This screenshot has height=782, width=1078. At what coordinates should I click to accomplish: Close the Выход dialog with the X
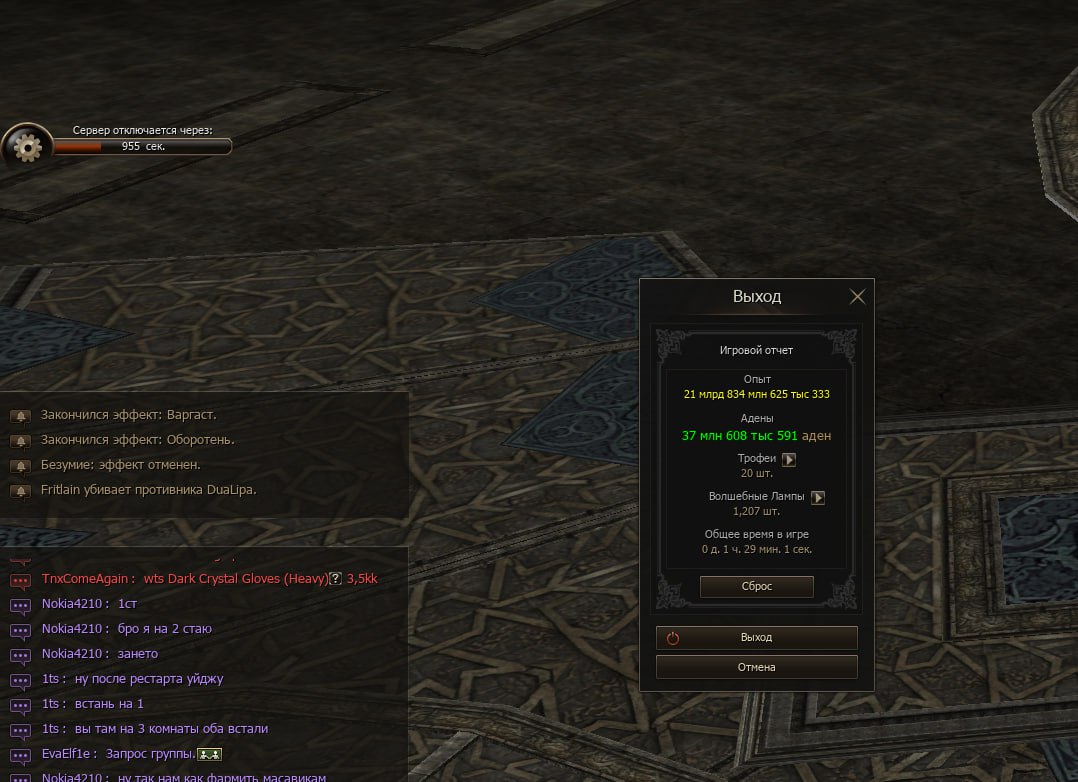click(x=857, y=297)
